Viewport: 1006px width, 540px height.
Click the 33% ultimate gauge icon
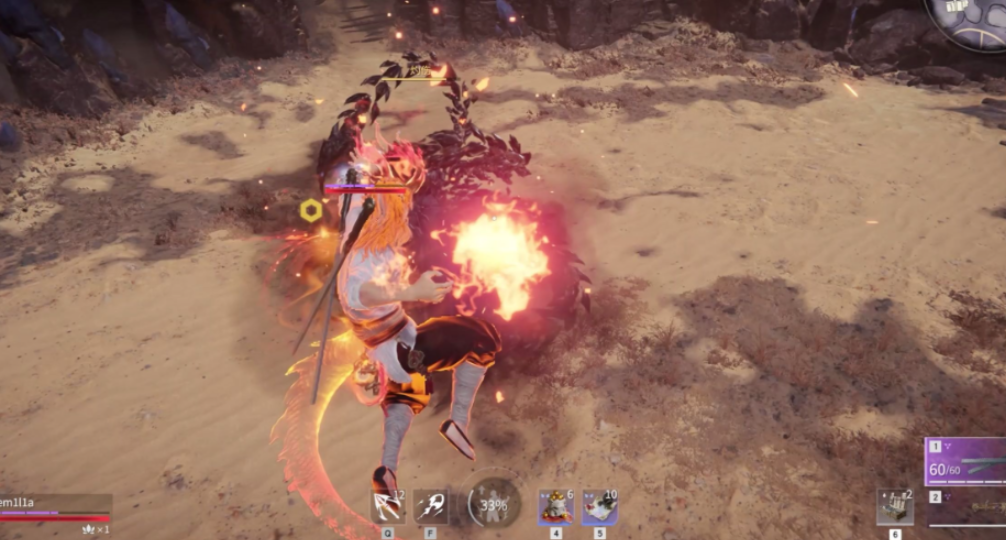pyautogui.click(x=493, y=503)
